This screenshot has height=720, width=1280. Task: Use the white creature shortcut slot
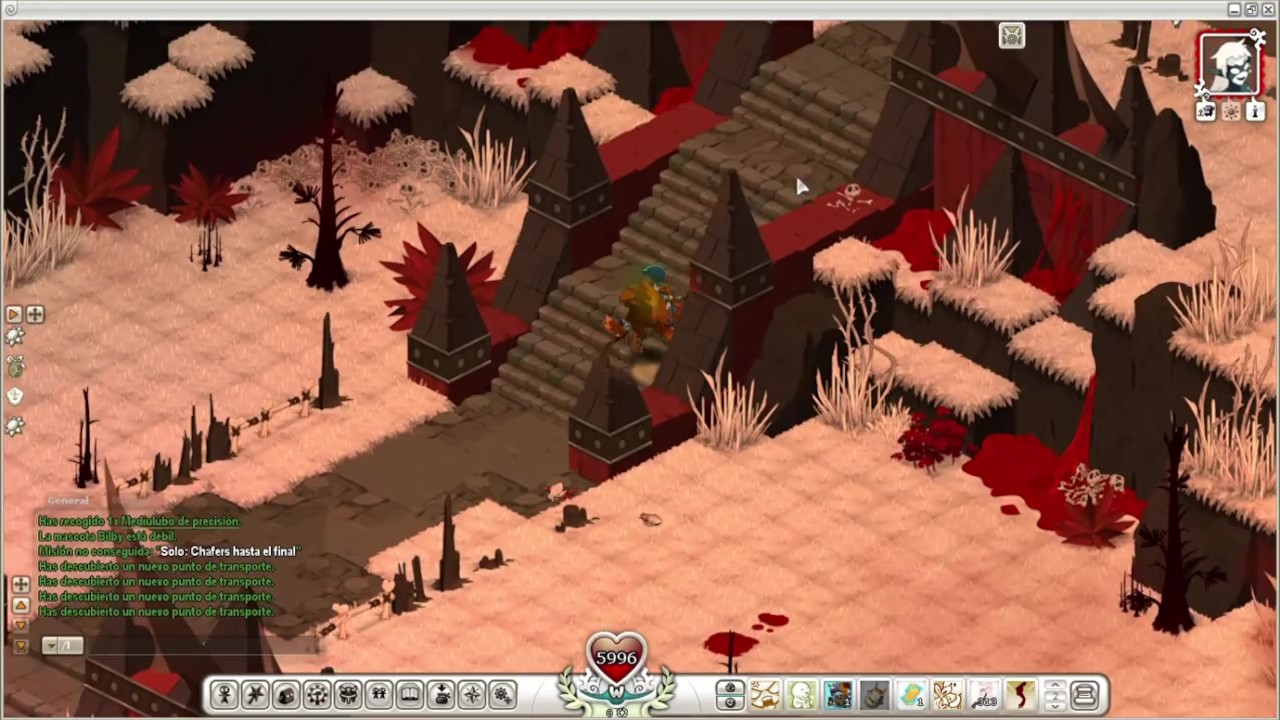[801, 695]
